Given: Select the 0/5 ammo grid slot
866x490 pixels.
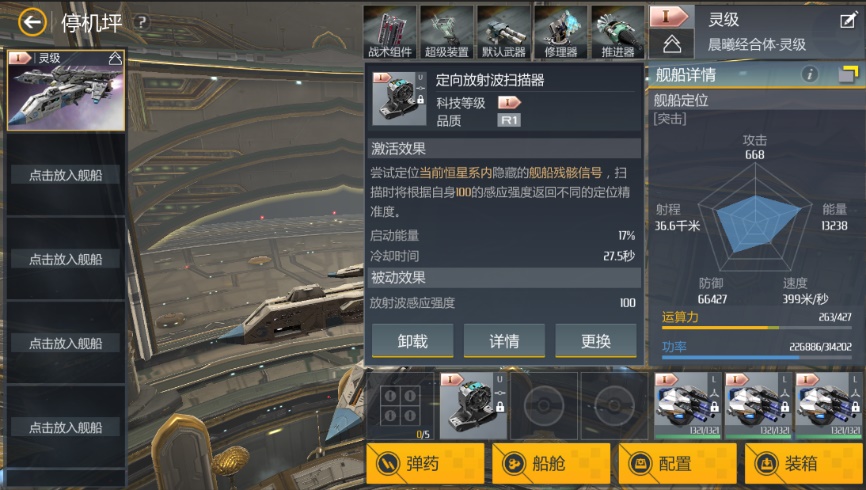Looking at the screenshot, I should [400, 405].
